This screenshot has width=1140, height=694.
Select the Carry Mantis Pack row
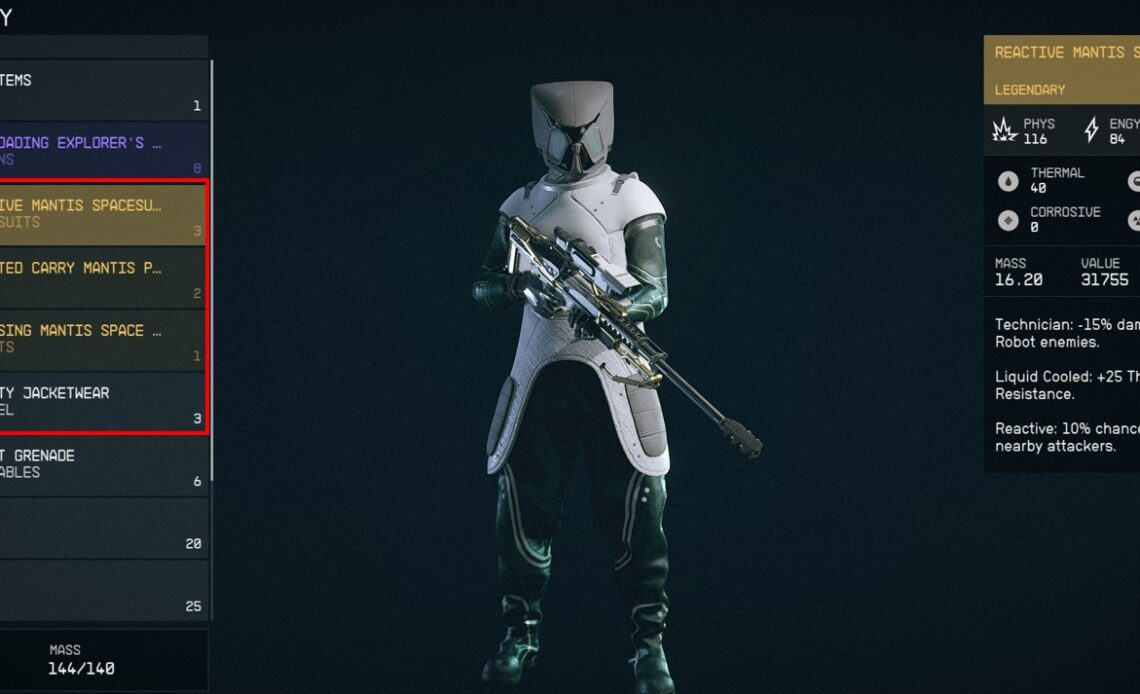(x=100, y=277)
